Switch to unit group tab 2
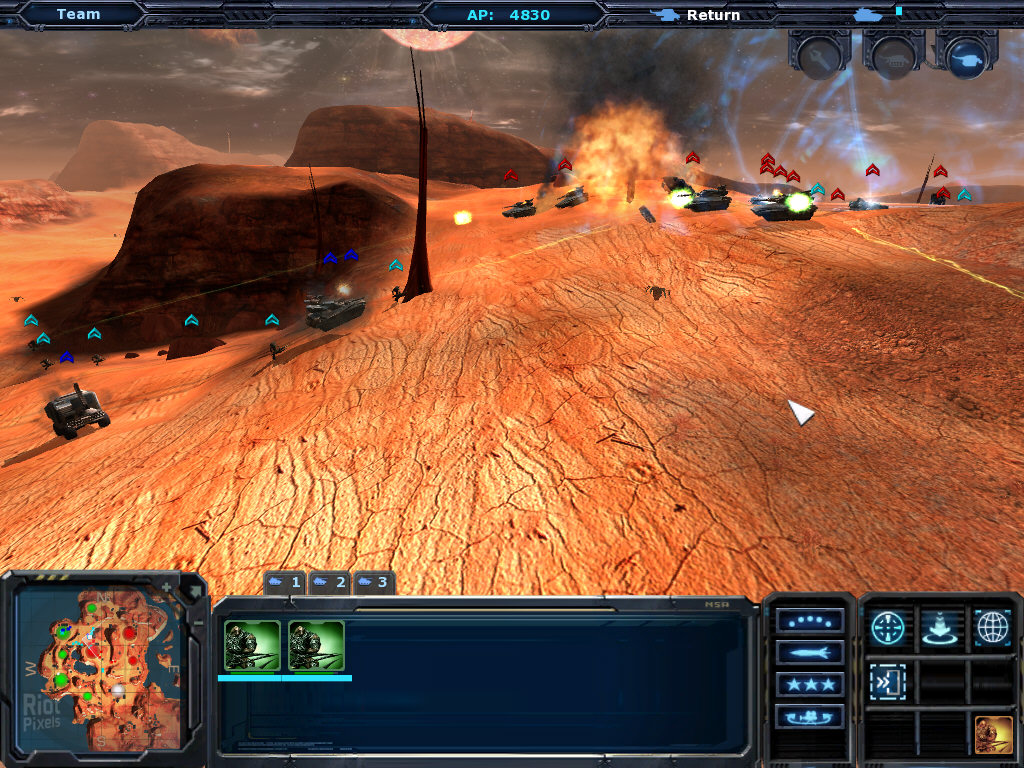 click(x=330, y=582)
